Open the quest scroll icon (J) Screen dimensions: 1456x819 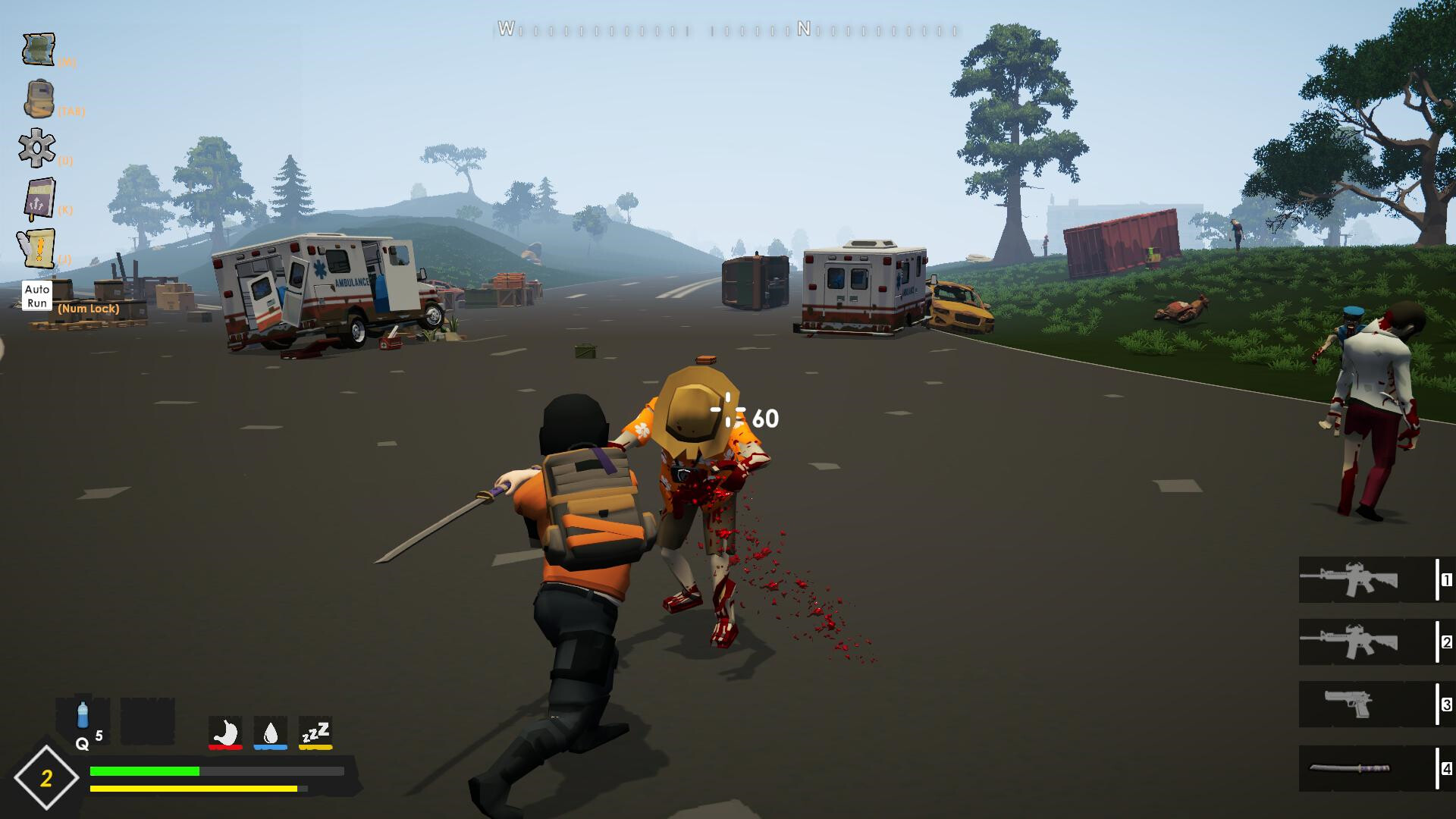(x=42, y=247)
